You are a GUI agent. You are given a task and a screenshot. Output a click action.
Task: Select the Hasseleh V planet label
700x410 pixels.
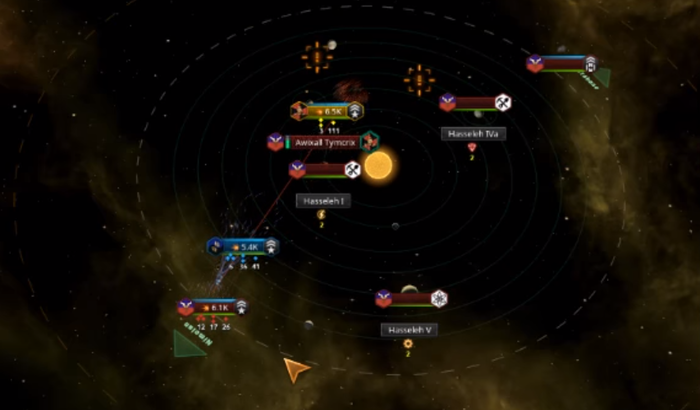click(x=408, y=329)
